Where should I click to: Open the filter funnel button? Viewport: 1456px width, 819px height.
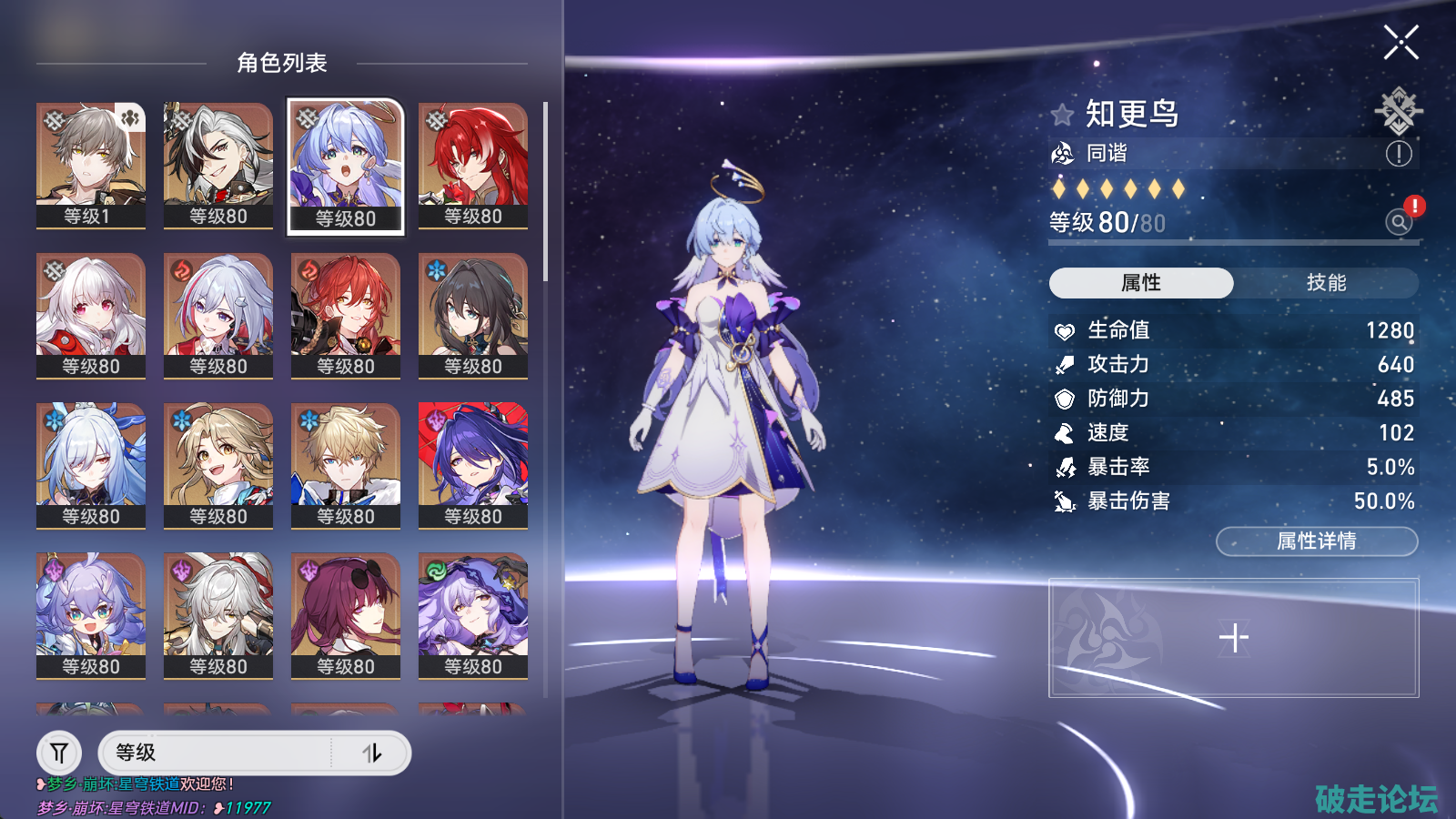pyautogui.click(x=59, y=753)
